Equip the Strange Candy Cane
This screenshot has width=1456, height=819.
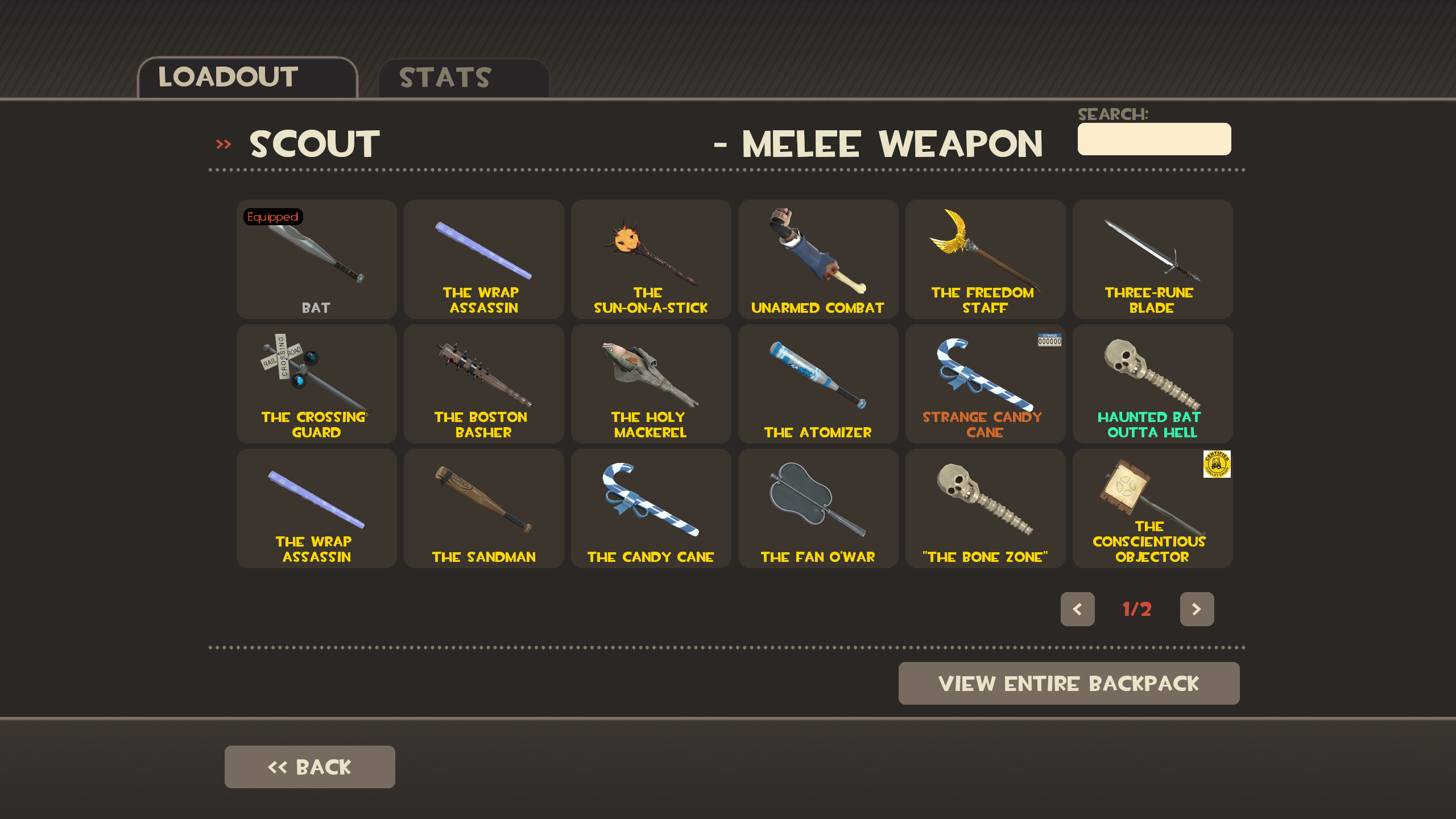(985, 384)
